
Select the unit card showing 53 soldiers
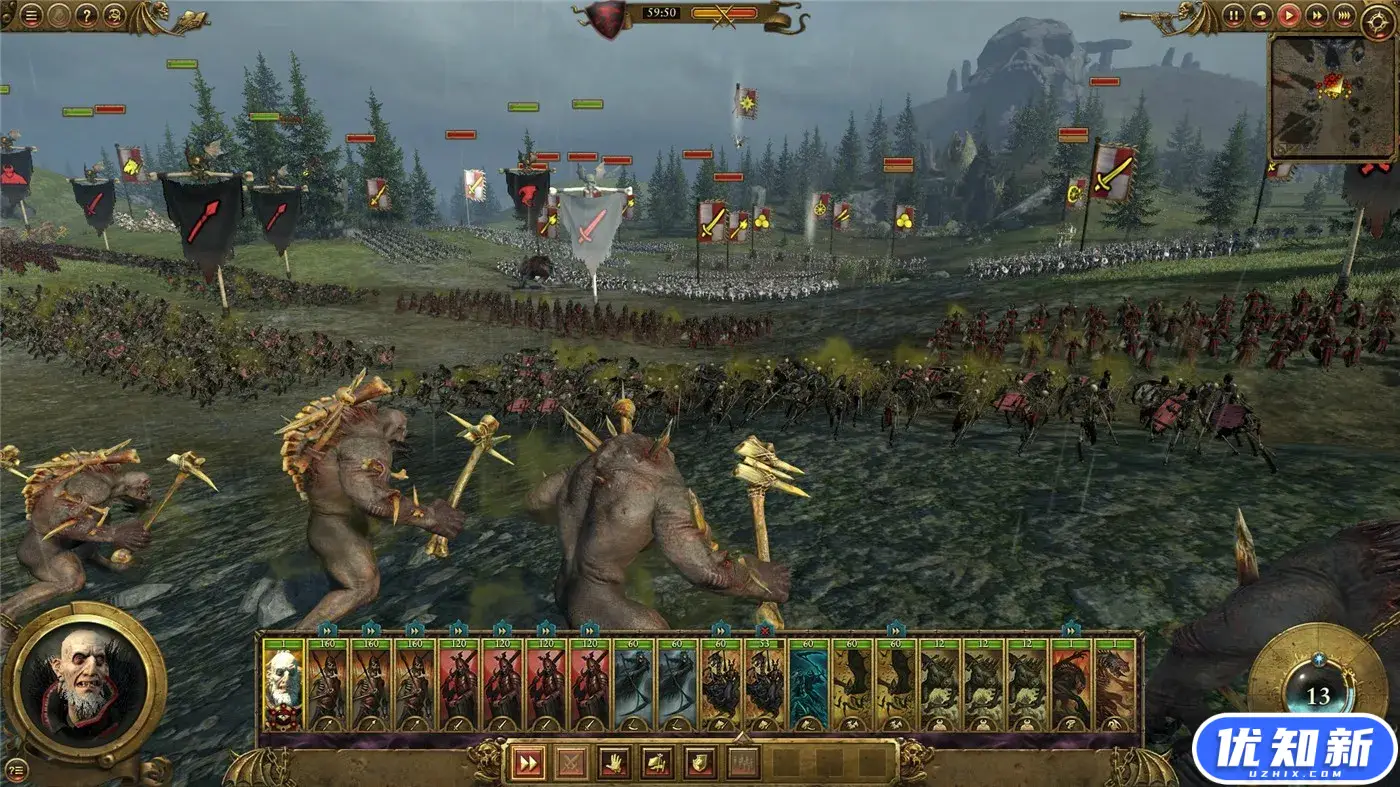765,686
